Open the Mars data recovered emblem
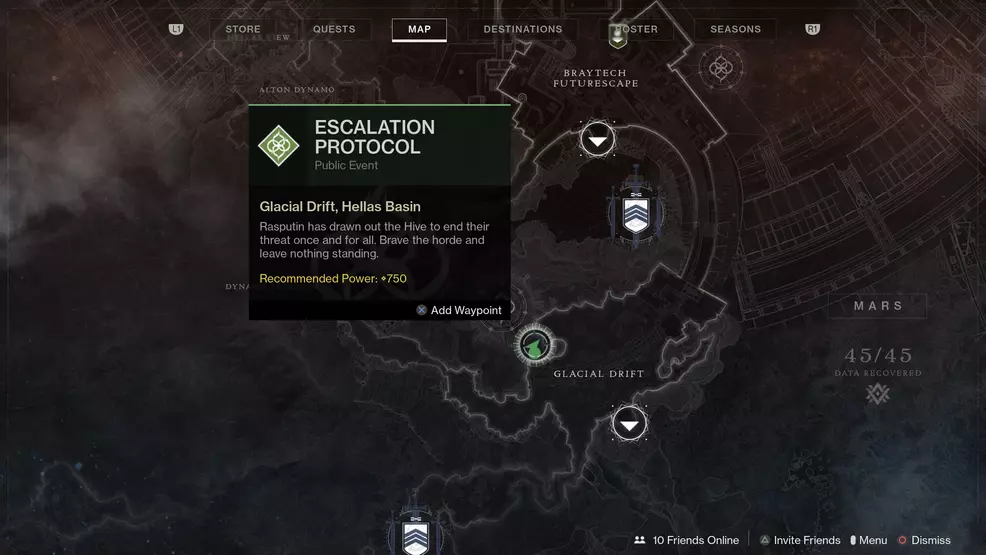The width and height of the screenshot is (986, 555). point(877,393)
